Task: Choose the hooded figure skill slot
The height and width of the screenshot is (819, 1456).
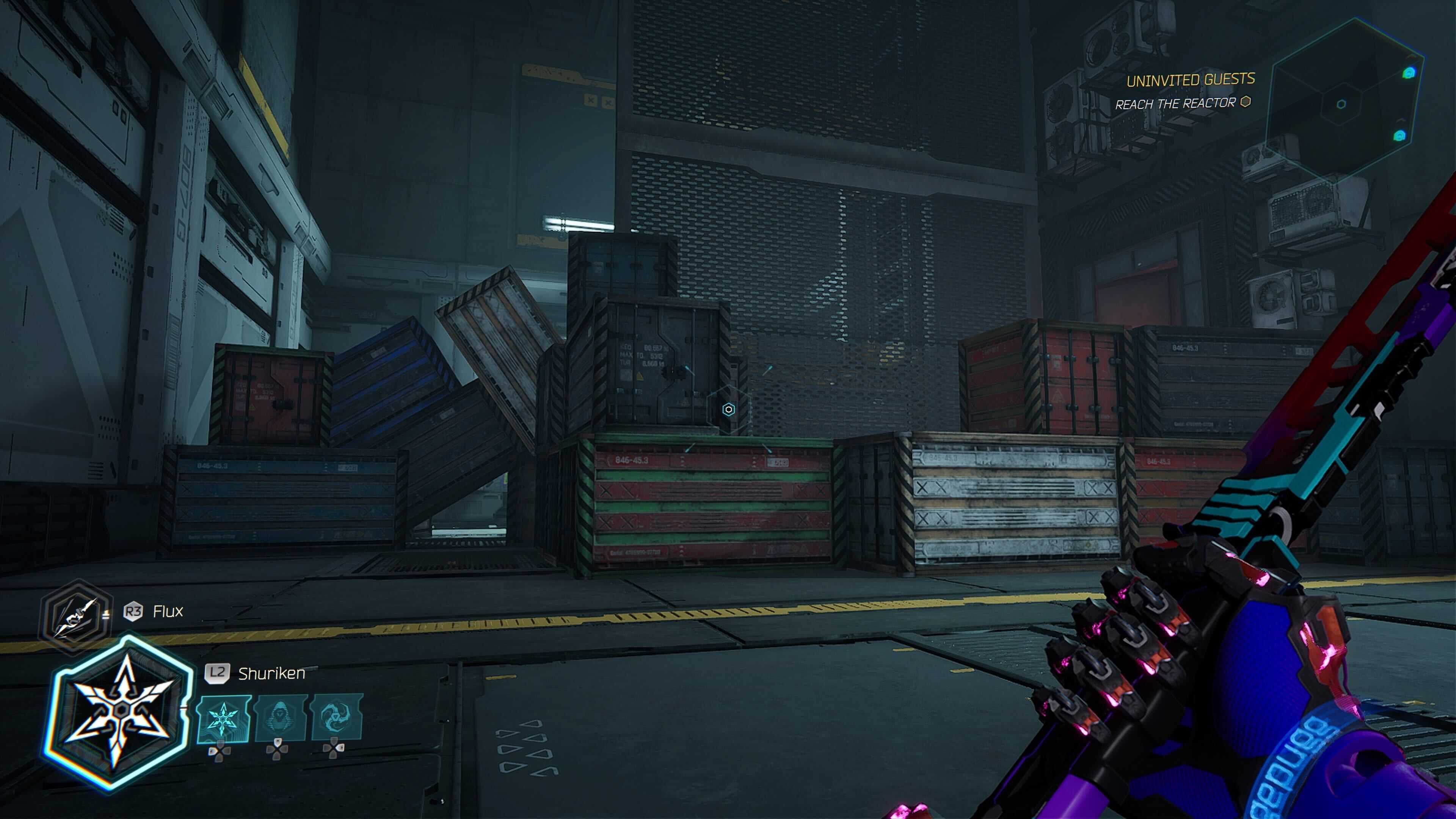Action: [280, 718]
